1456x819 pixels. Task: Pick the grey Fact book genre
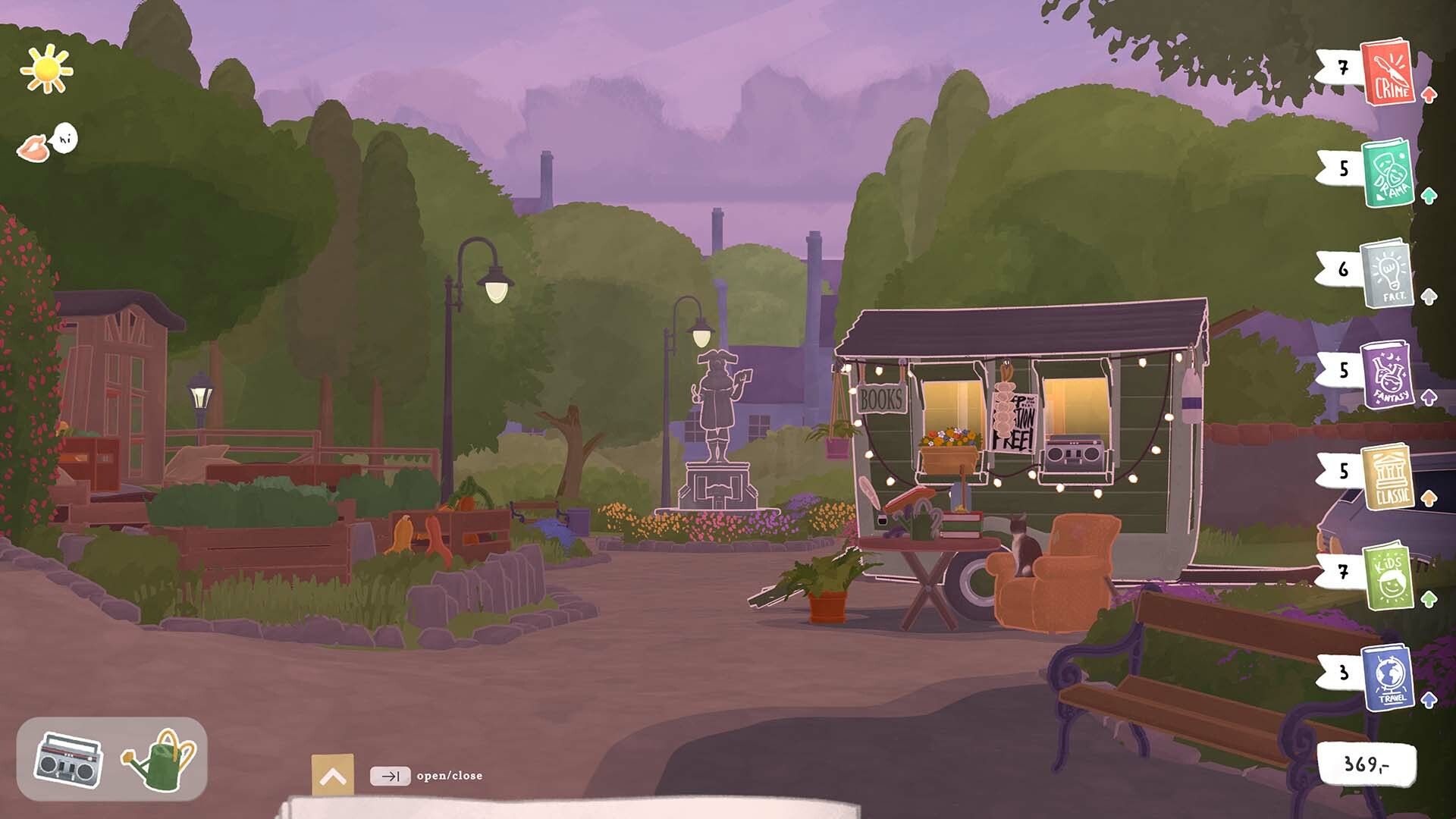[x=1388, y=274]
